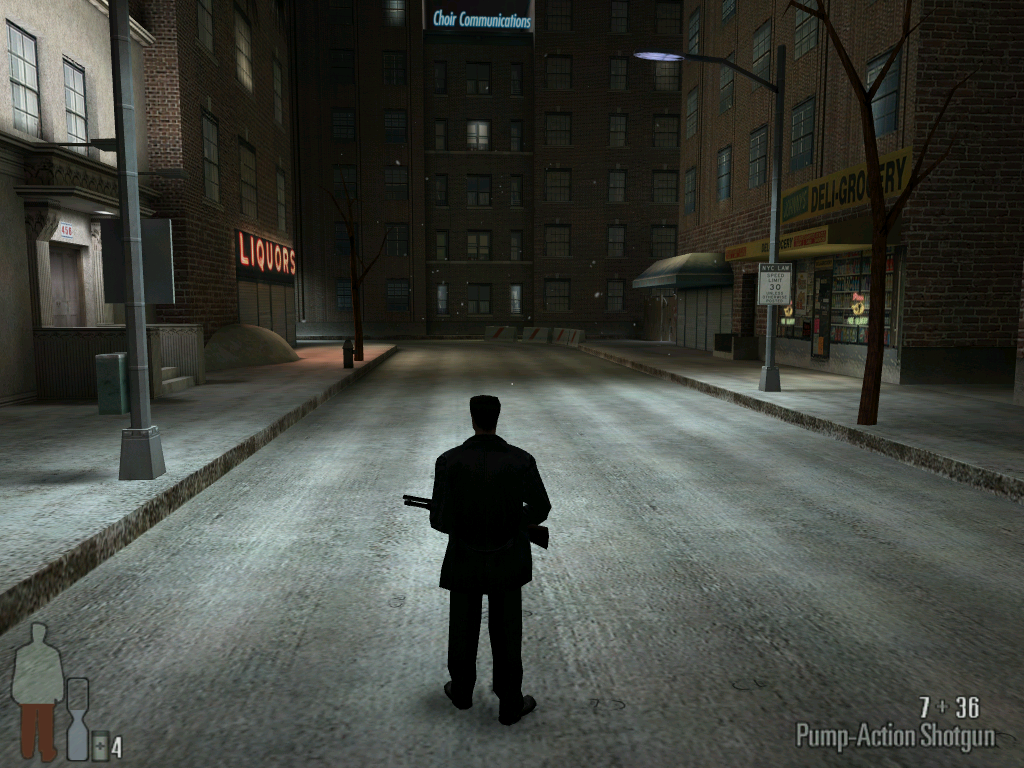1024x768 pixels.
Task: Select the painkiller bottle icon
Action: [x=100, y=745]
